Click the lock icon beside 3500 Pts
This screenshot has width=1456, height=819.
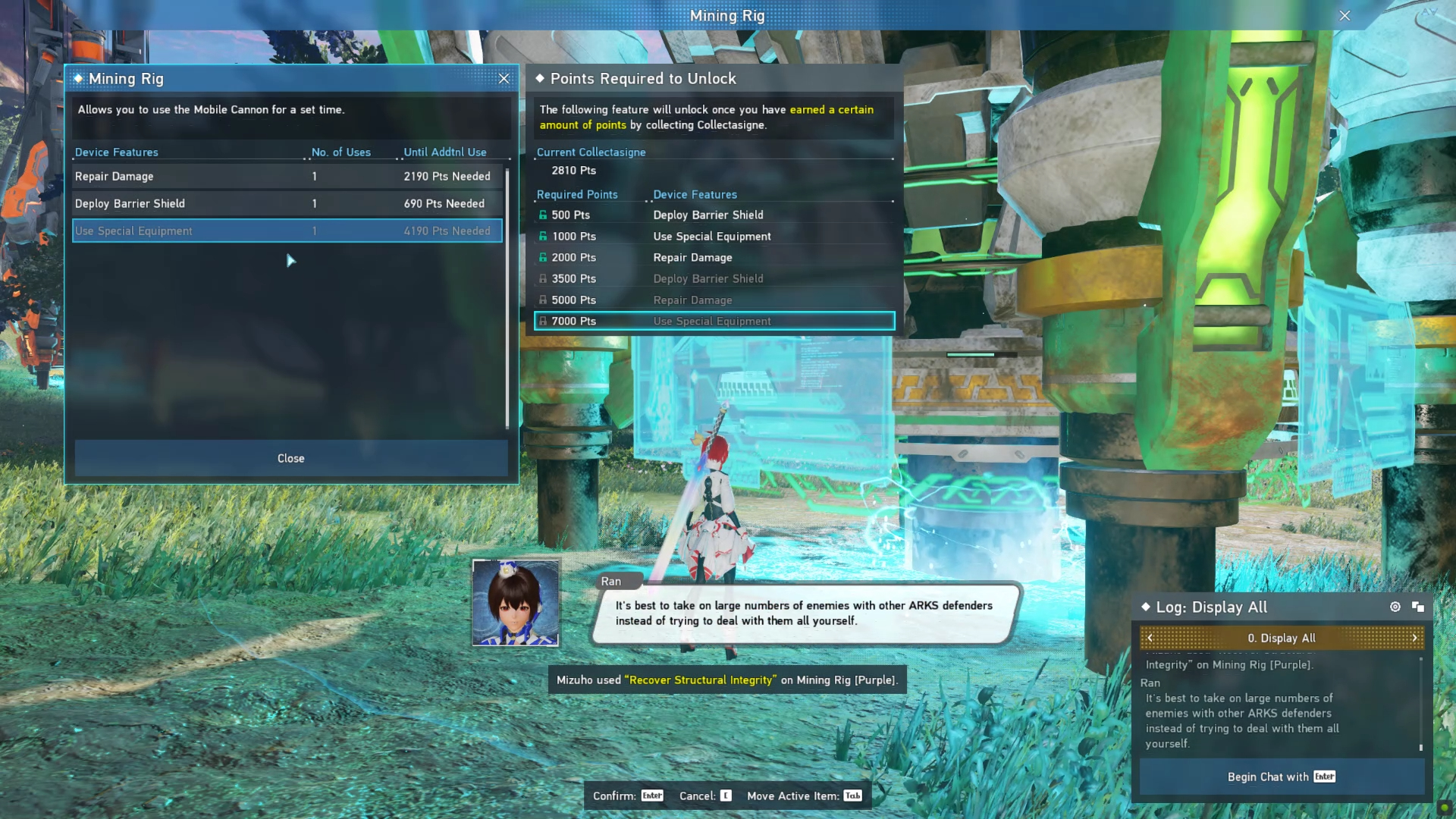(x=543, y=278)
